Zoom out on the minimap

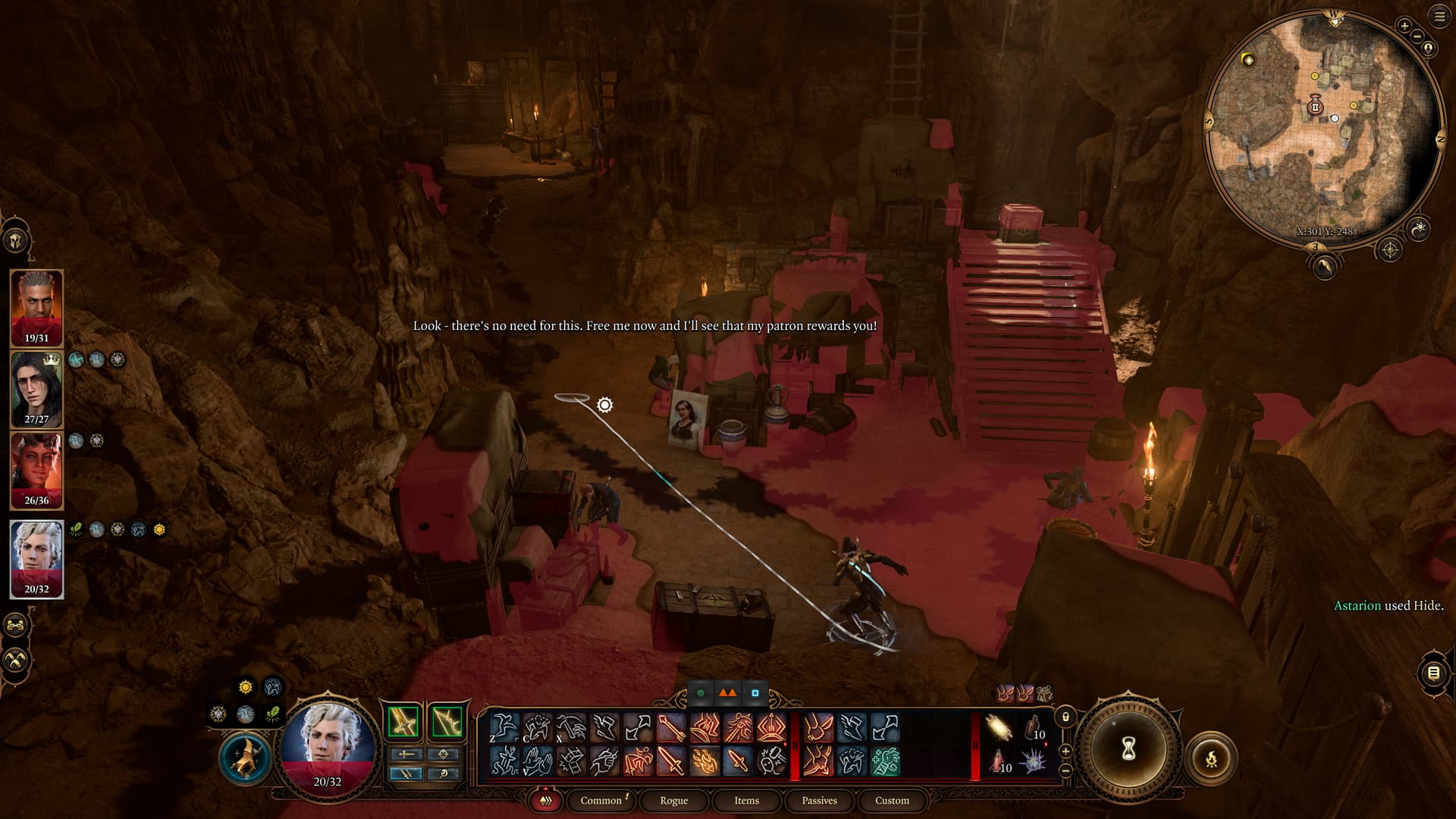pos(1417,36)
